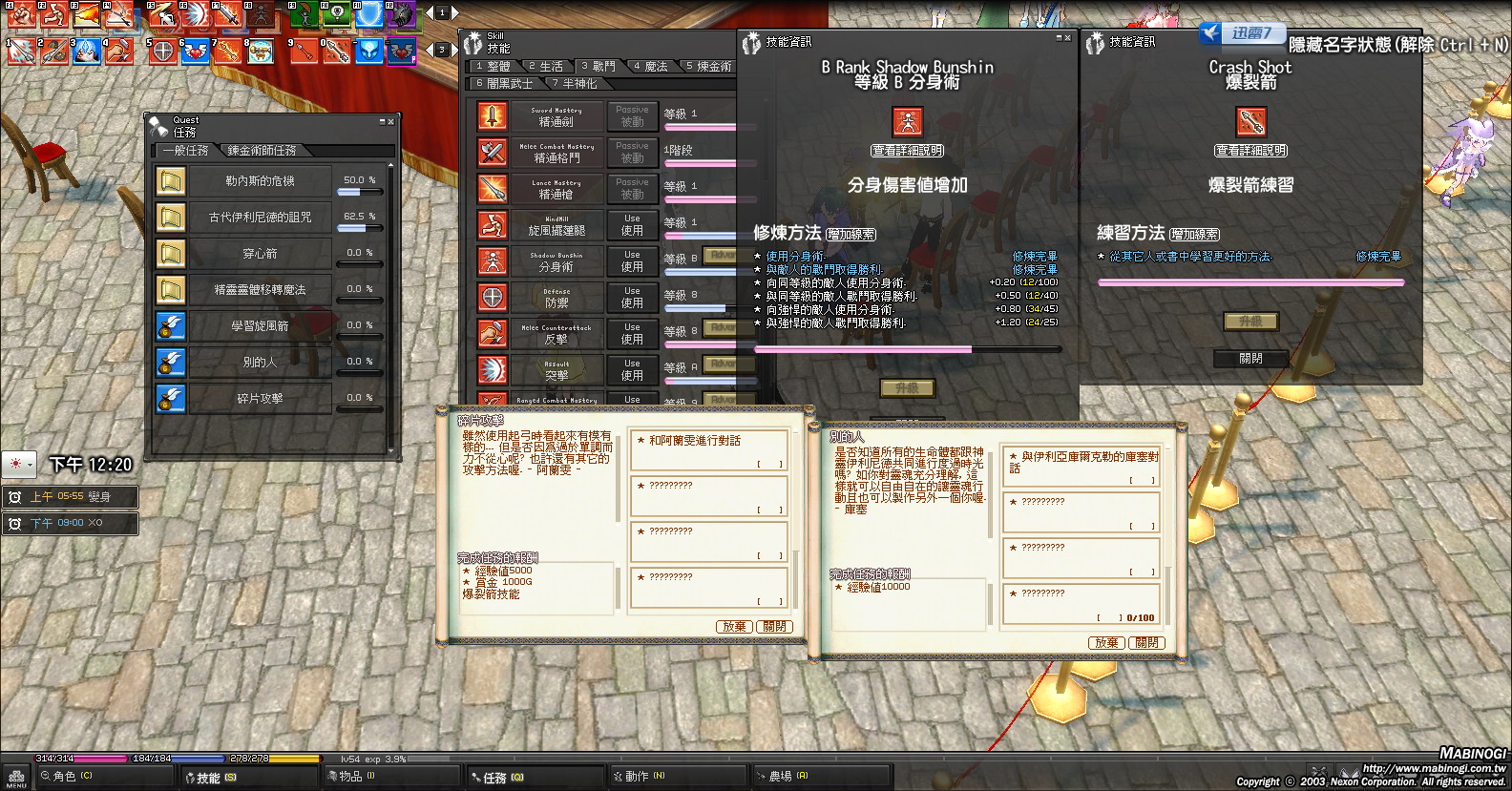Select the 勒內斯的危機 quest row
1512x791 pixels.
click(260, 180)
